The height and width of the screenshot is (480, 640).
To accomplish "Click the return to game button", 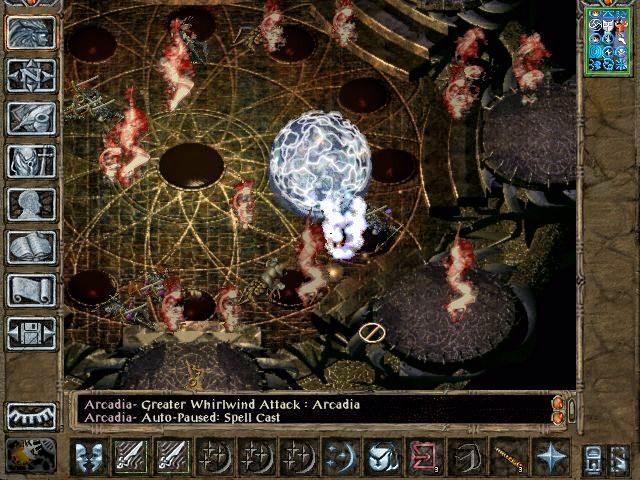I will (x=32, y=32).
